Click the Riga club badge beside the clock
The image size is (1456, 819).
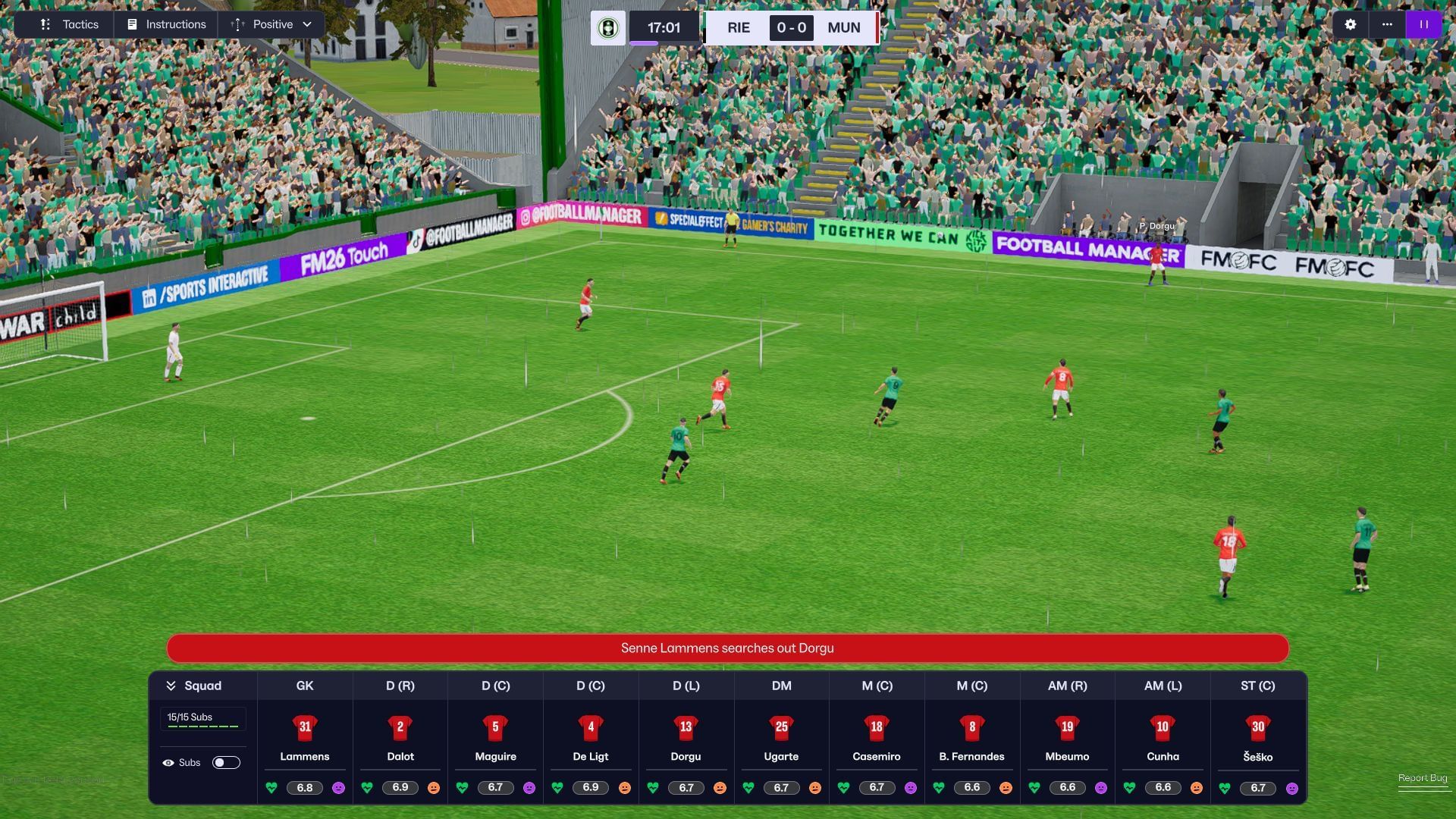[x=607, y=27]
